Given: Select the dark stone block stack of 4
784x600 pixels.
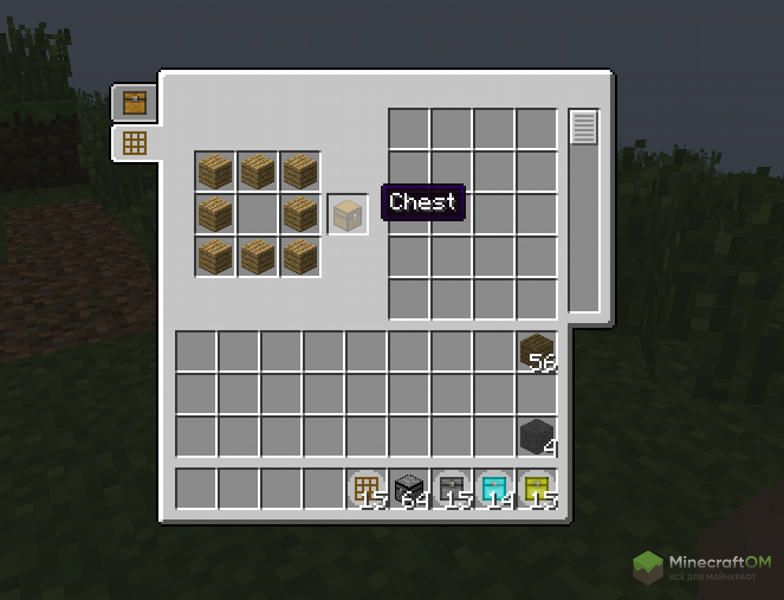Looking at the screenshot, I should 537,436.
